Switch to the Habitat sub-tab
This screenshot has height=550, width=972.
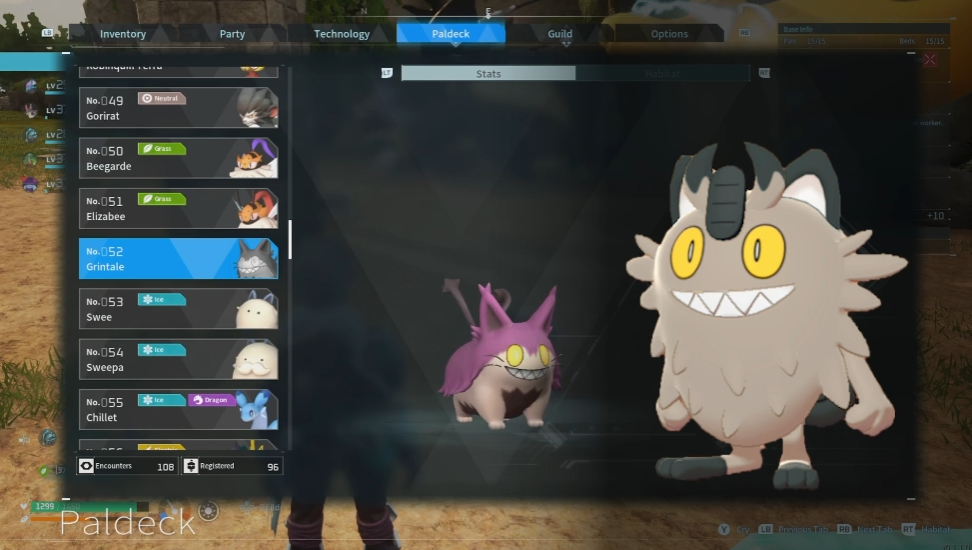(x=662, y=73)
